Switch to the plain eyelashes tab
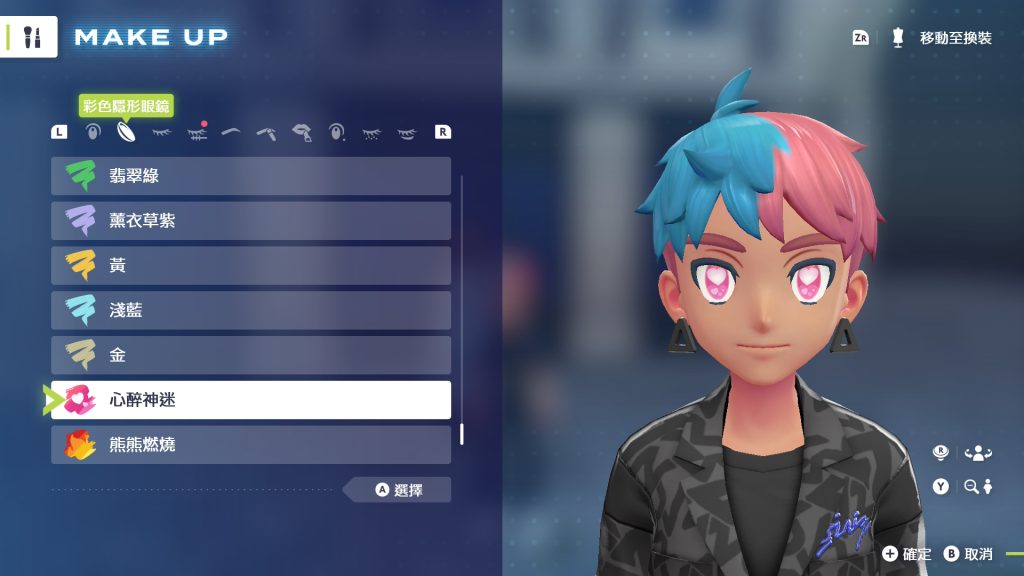Screen dimensions: 1024x576 point(161,131)
